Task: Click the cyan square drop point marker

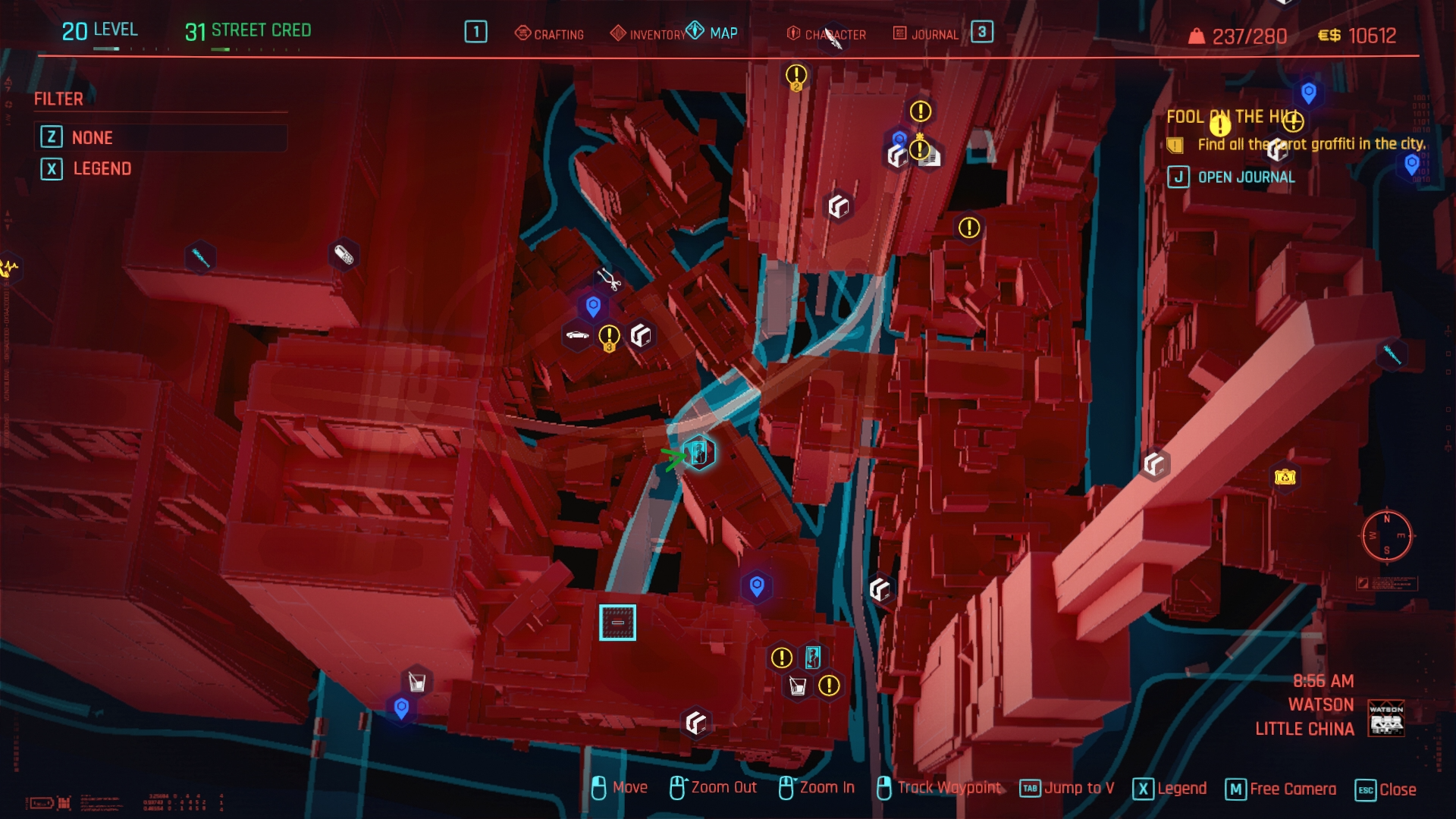Action: click(617, 623)
